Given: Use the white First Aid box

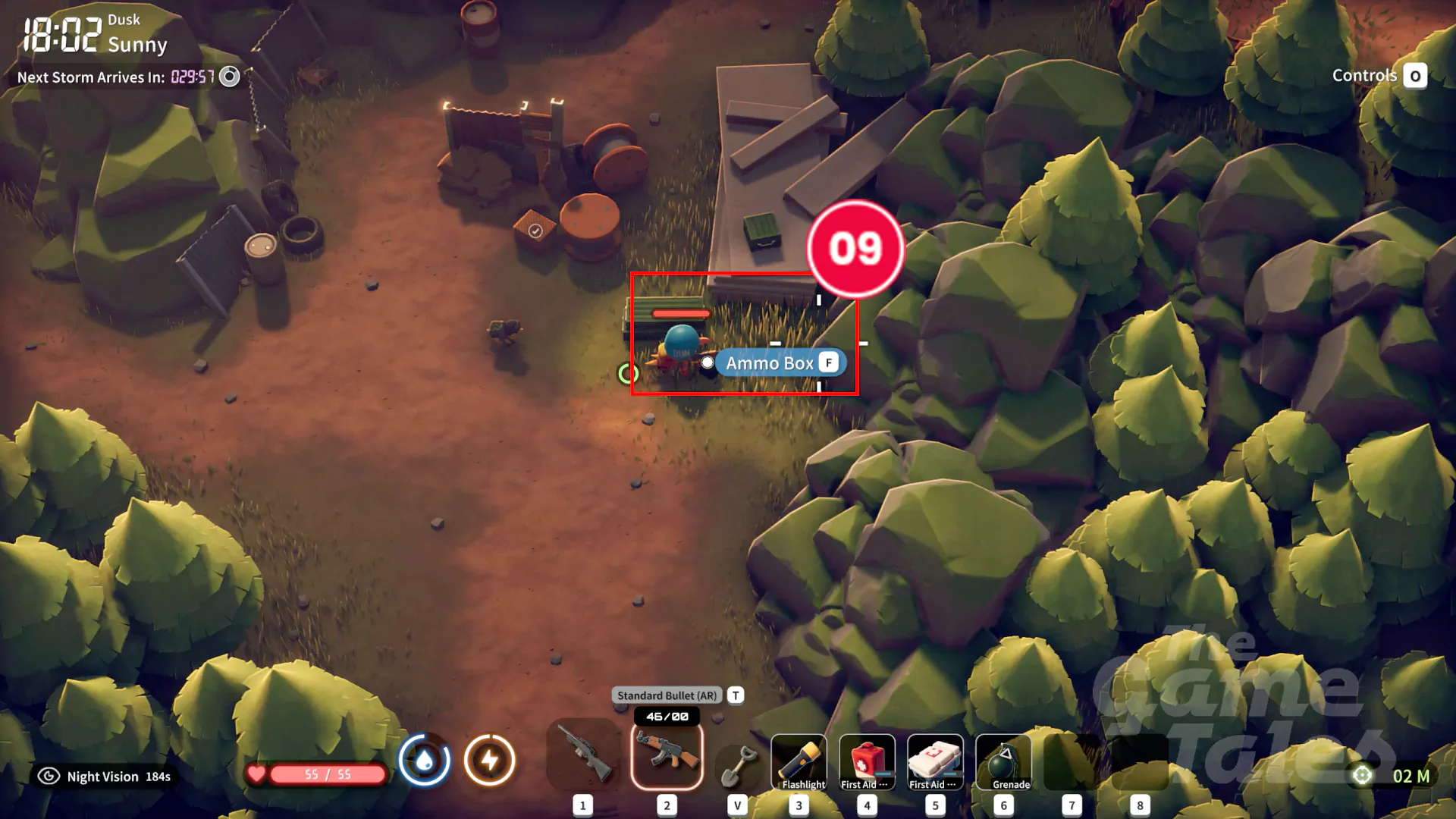Looking at the screenshot, I should 935,761.
